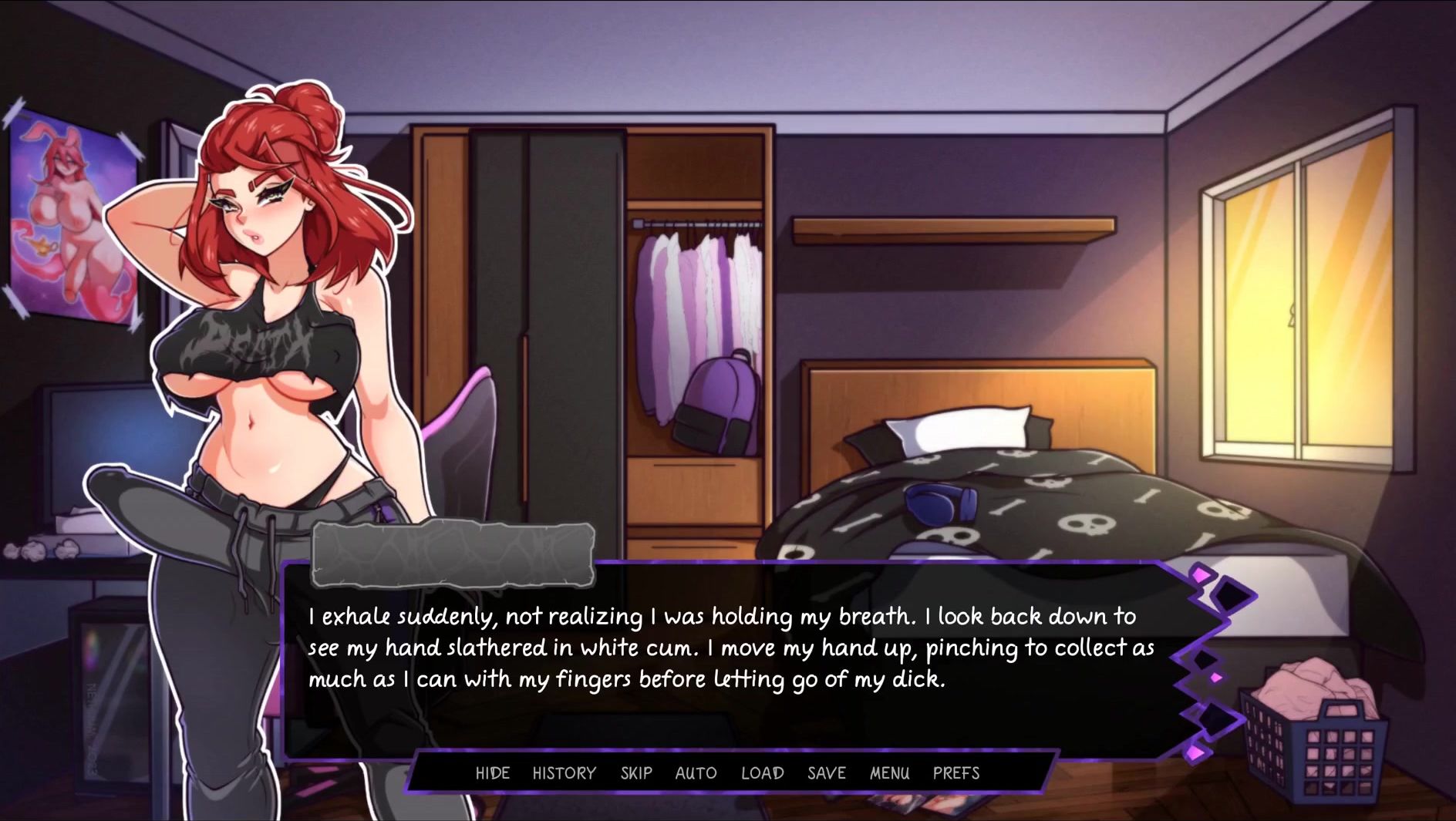Open the Prefs settings
This screenshot has width=1456, height=821.
pyautogui.click(x=956, y=772)
